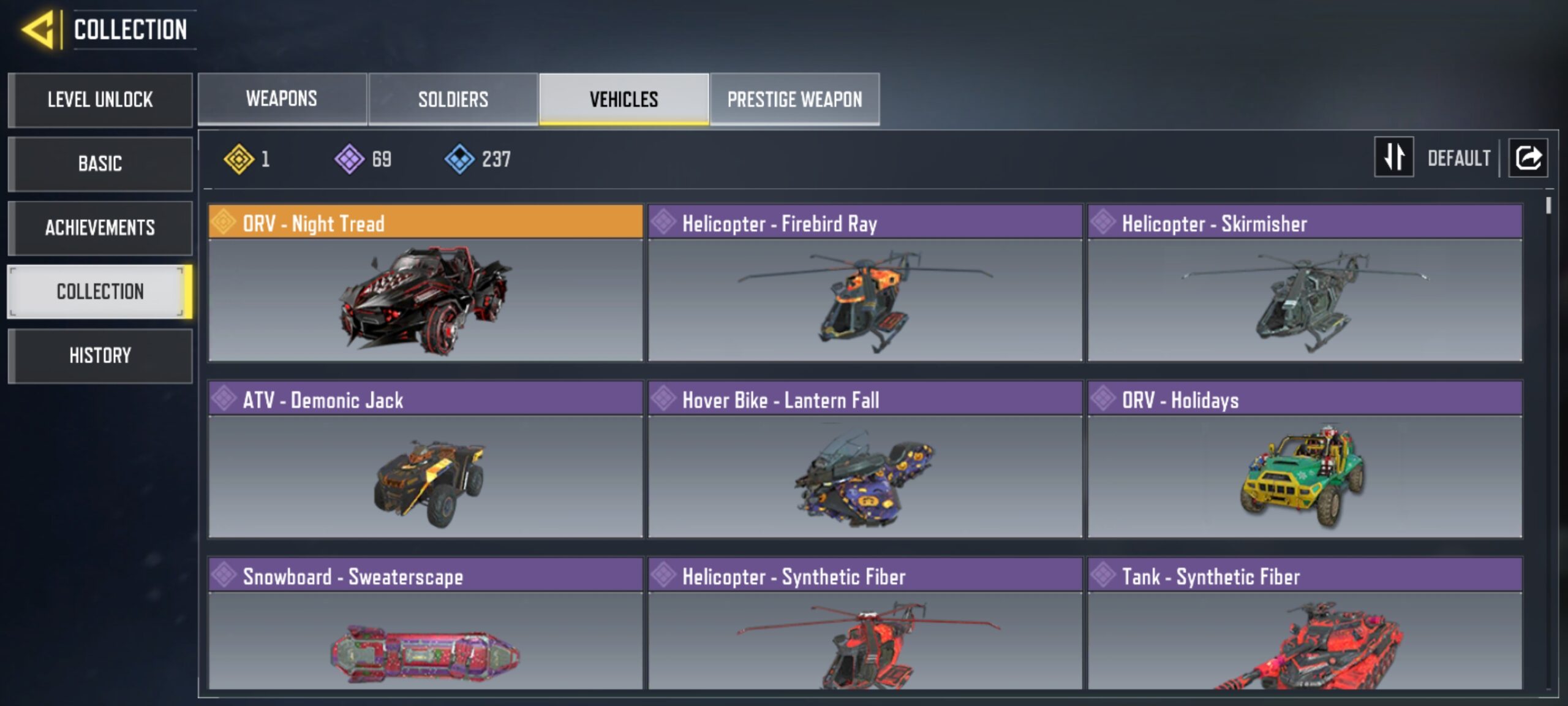
Task: Open the Default sort order selector
Action: [x=1460, y=158]
